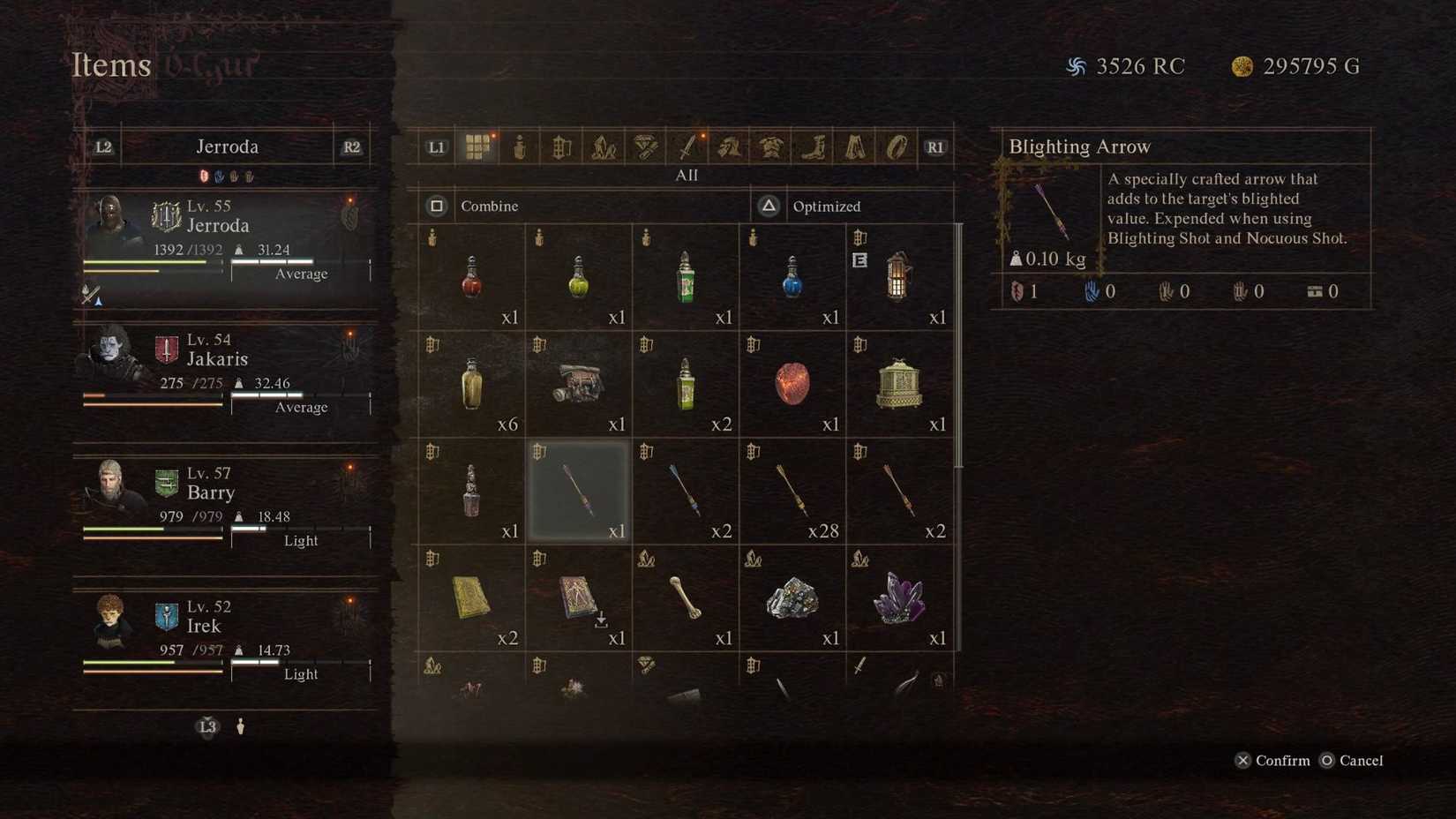This screenshot has width=1456, height=819.
Task: Click the L3 pawn view control
Action: 208,726
